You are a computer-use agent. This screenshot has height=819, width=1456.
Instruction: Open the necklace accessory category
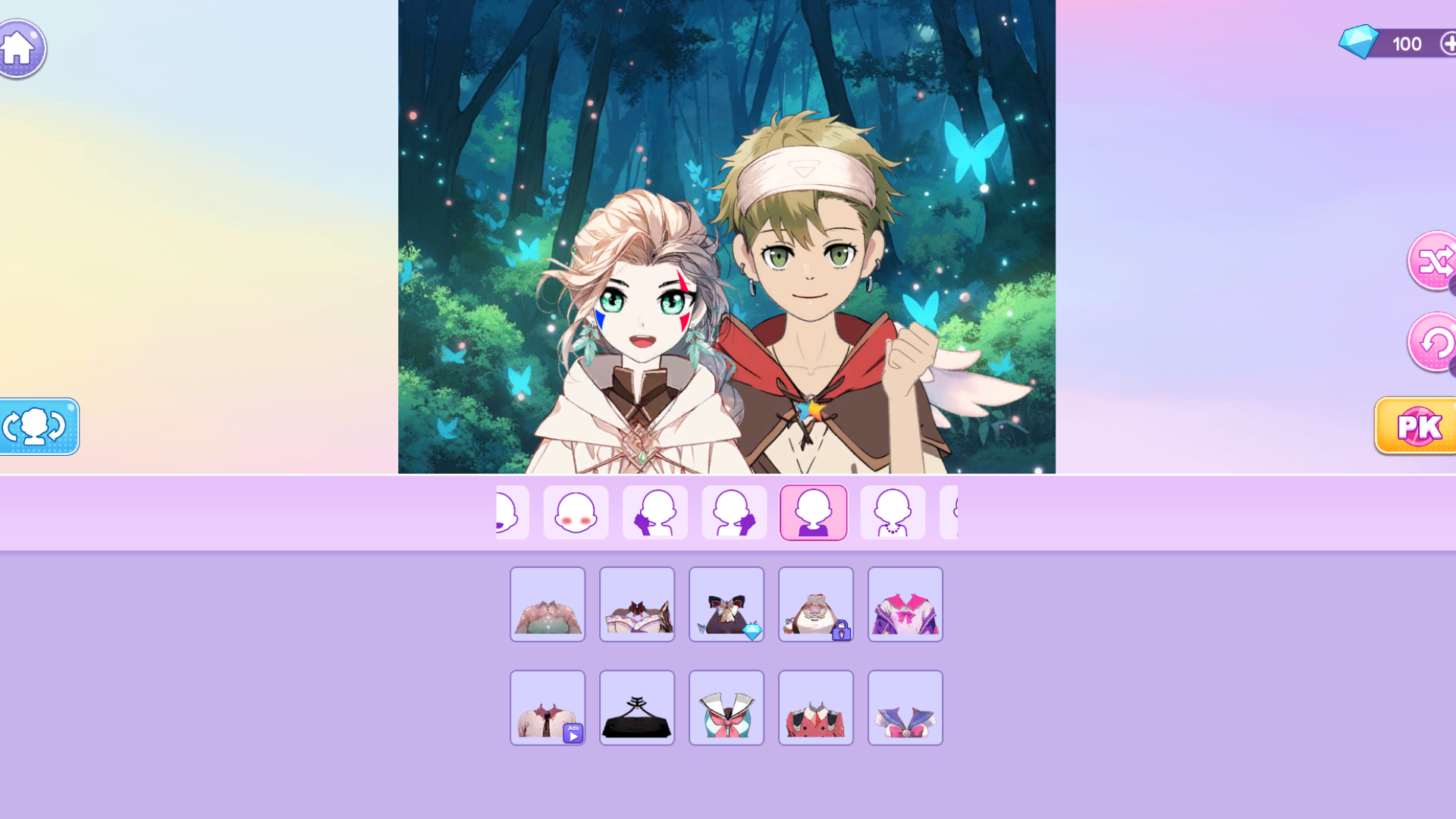tap(892, 513)
